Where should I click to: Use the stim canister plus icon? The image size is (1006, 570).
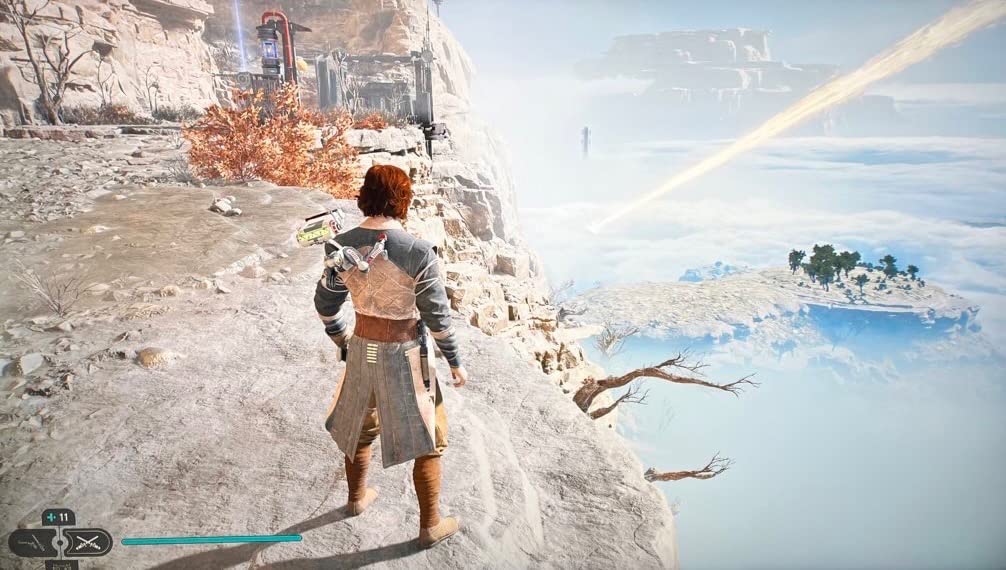[52, 517]
